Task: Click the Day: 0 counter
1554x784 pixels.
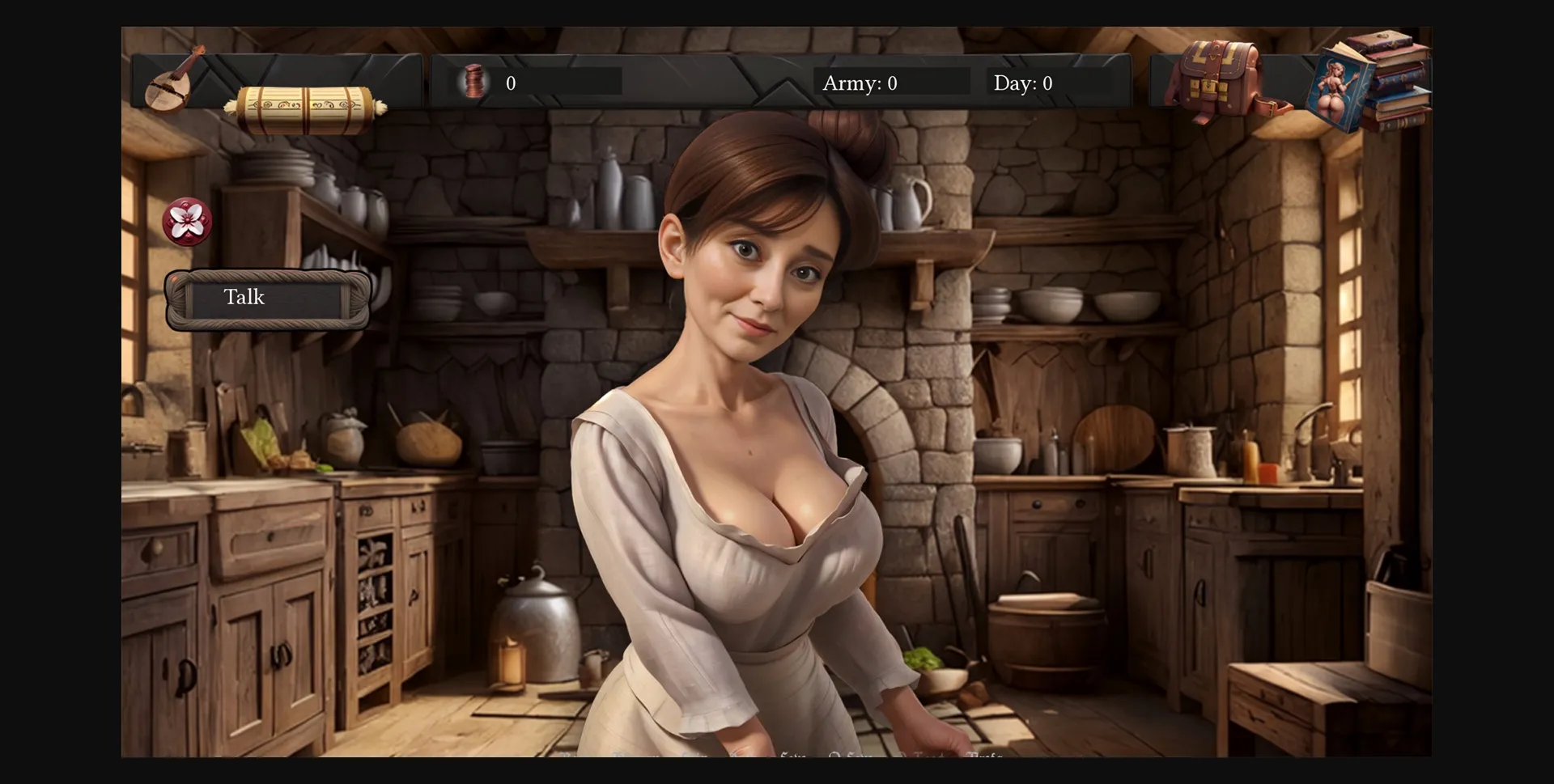Action: point(1022,82)
